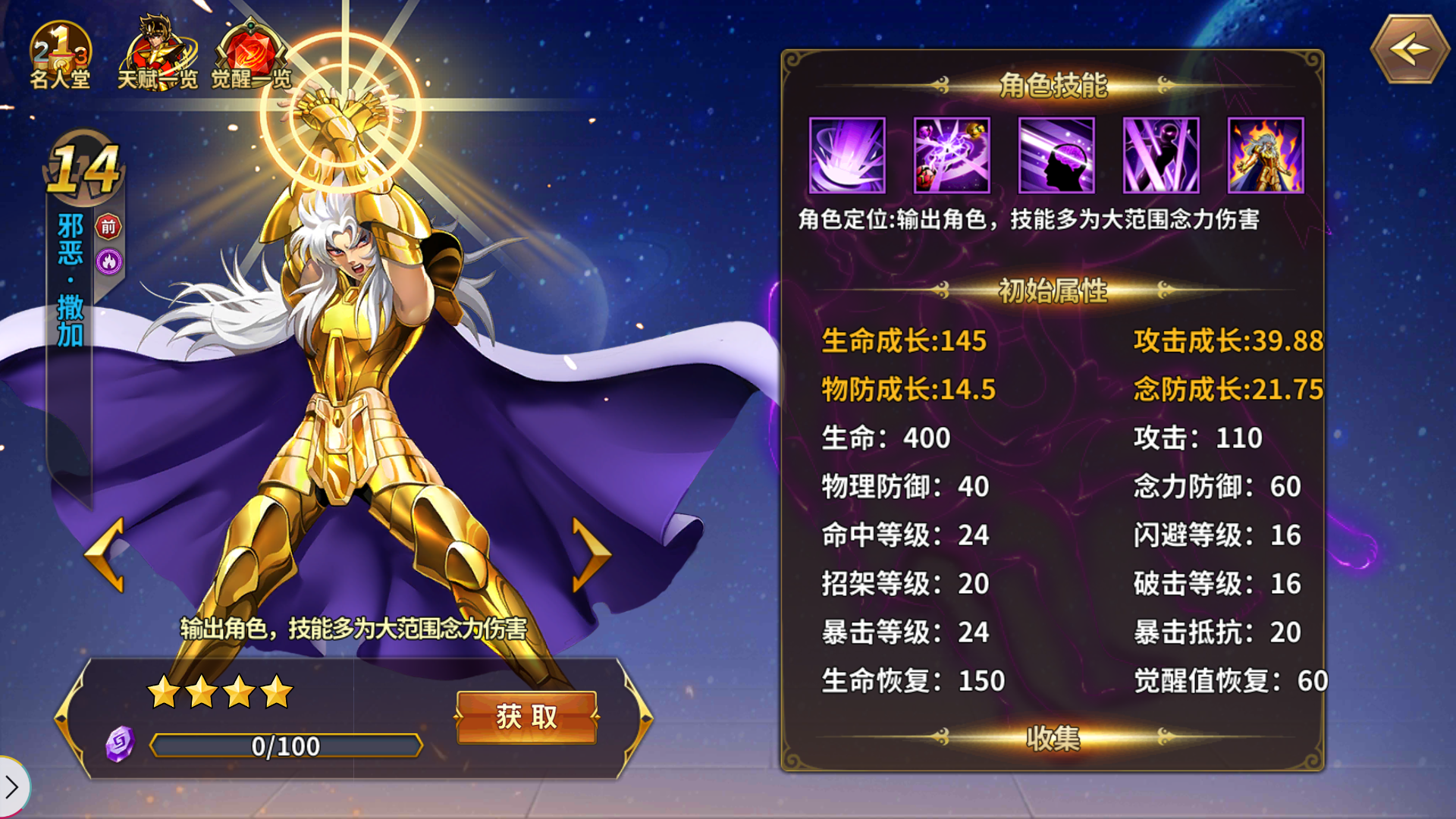The image size is (1456, 819).
Task: Open the 天赋一览 talent overview
Action: pos(159,49)
